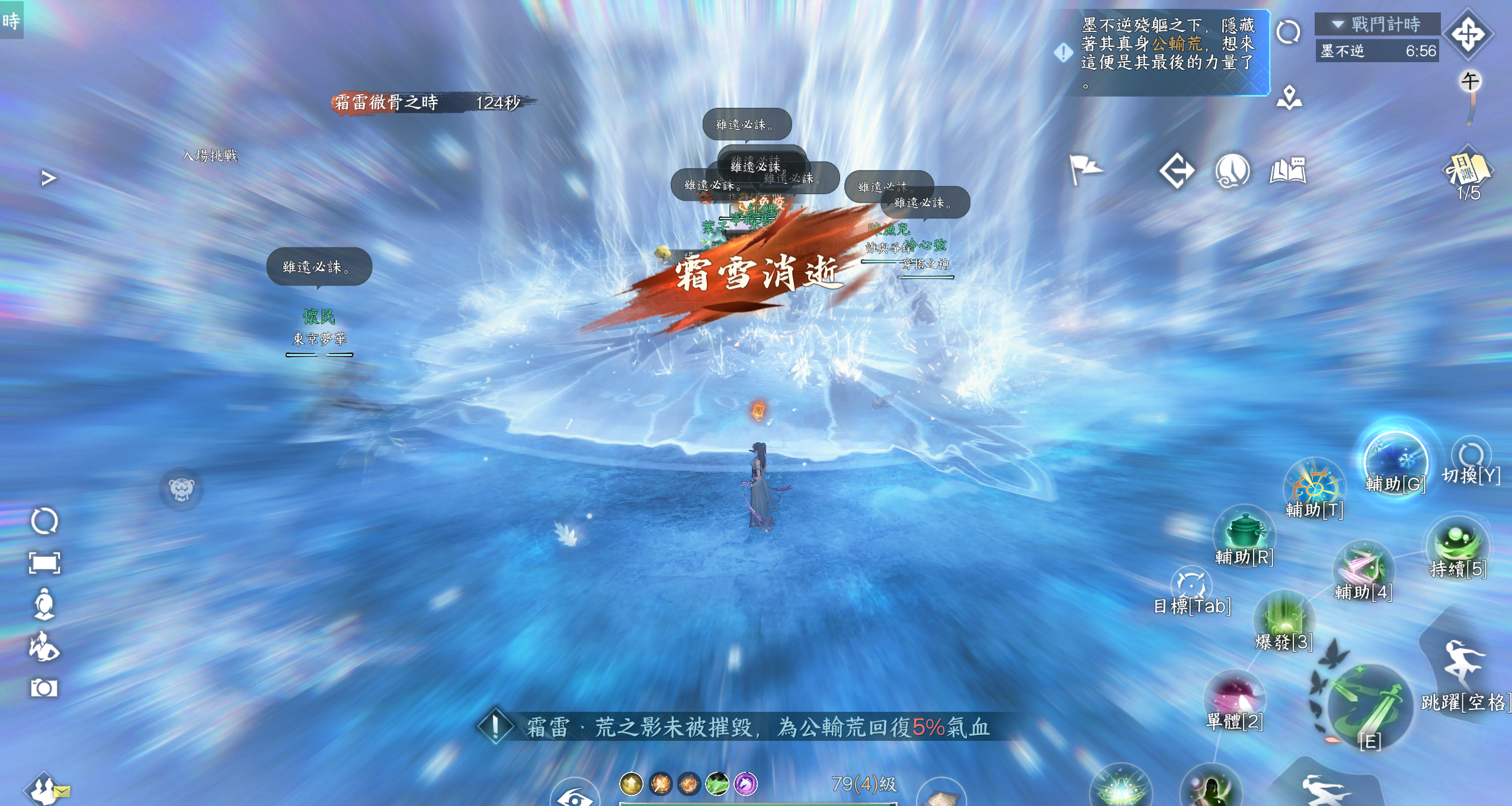Open the 日課 daily tasks icon
This screenshot has width=1512, height=806.
(1468, 170)
